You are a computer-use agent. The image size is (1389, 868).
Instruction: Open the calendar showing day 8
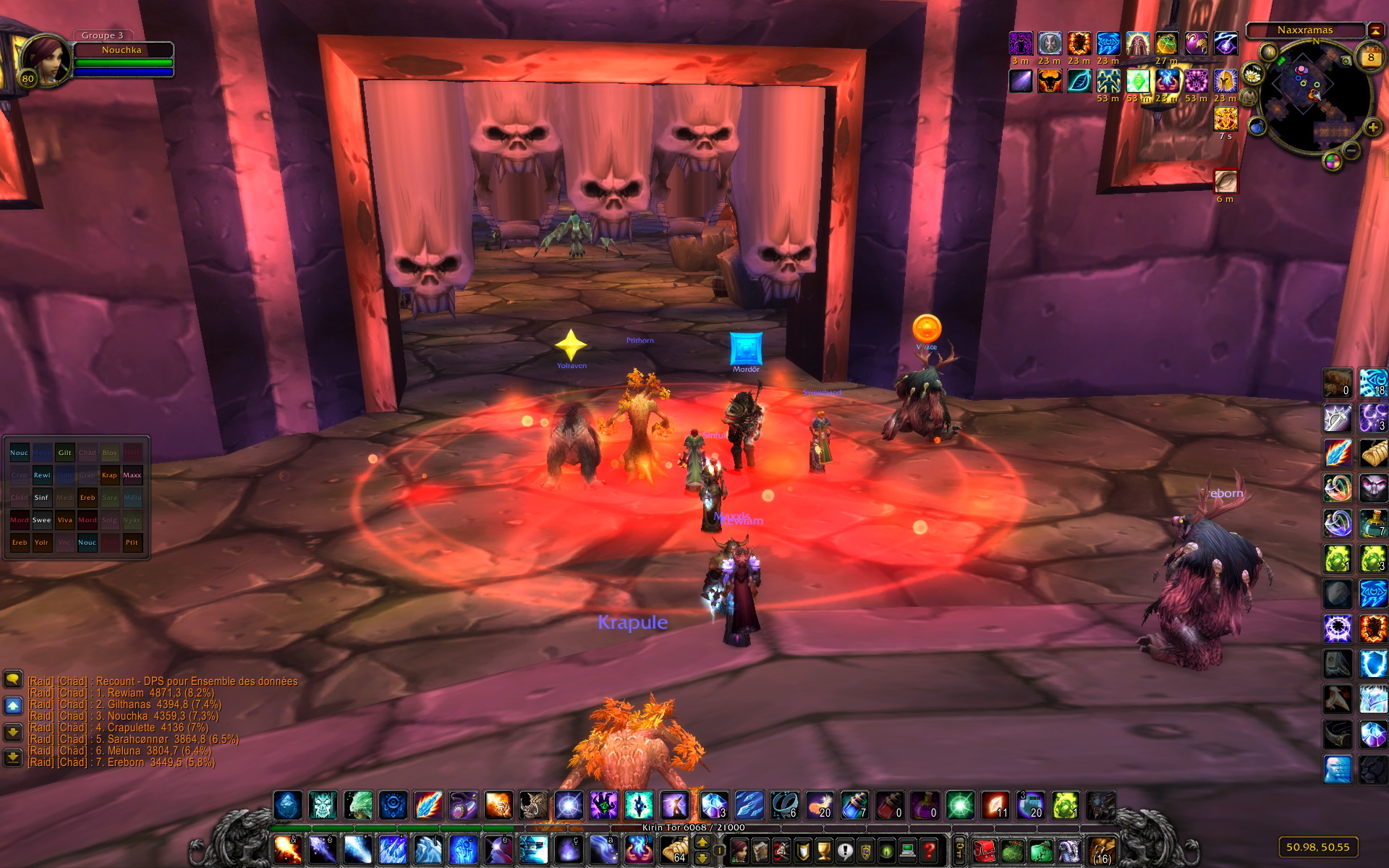(x=1370, y=57)
